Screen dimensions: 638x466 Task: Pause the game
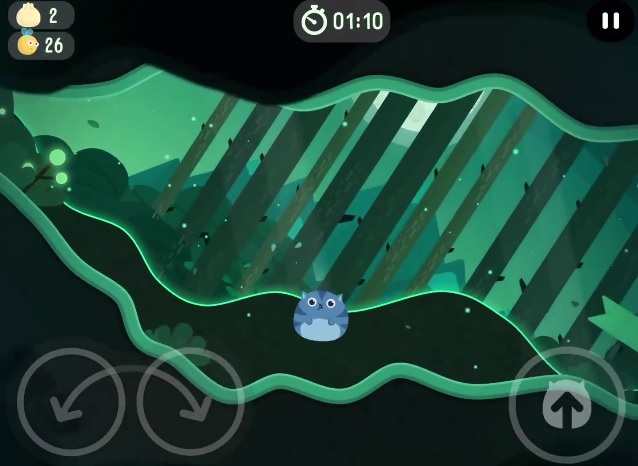tap(610, 20)
